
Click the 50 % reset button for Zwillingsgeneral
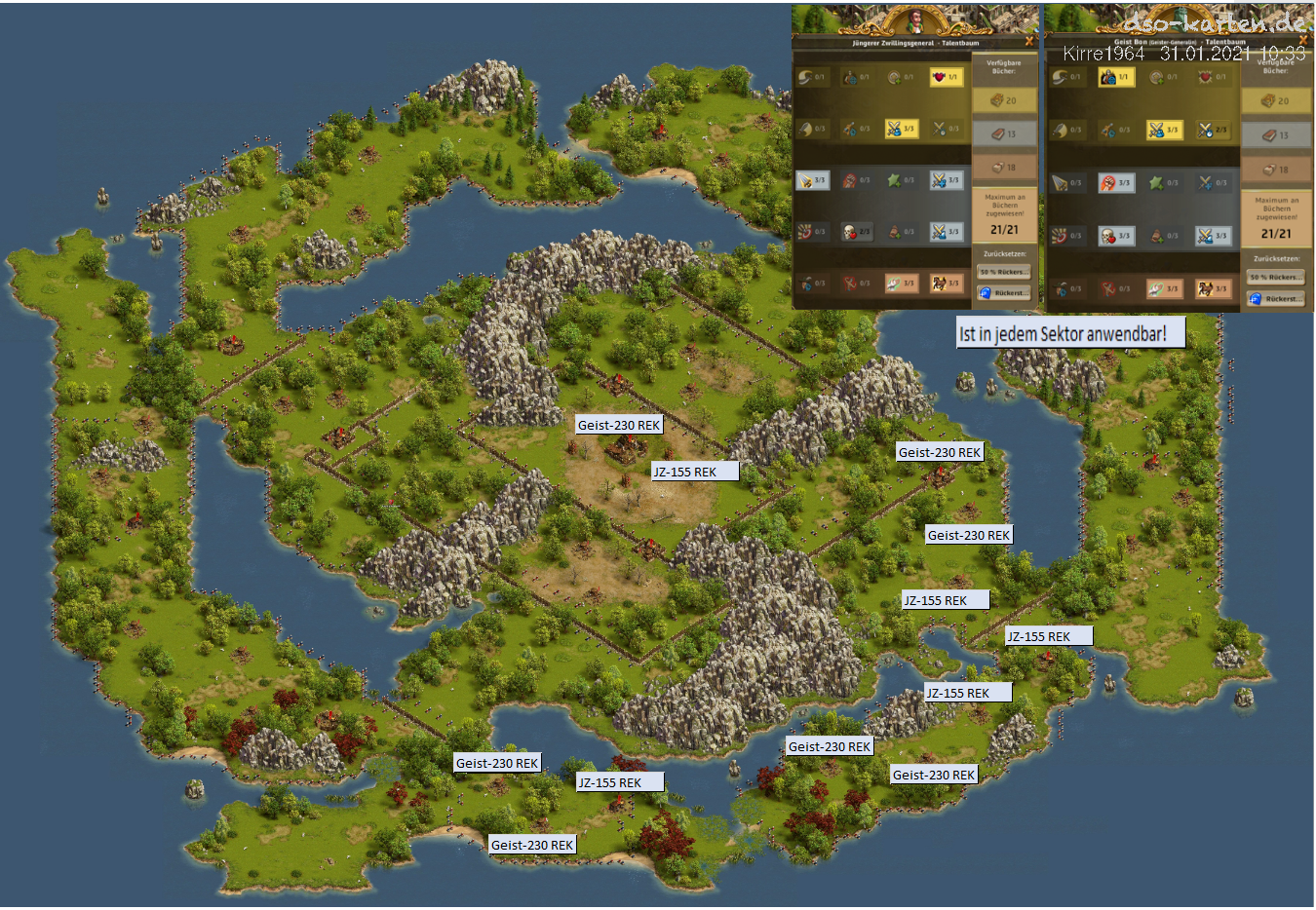[1003, 272]
